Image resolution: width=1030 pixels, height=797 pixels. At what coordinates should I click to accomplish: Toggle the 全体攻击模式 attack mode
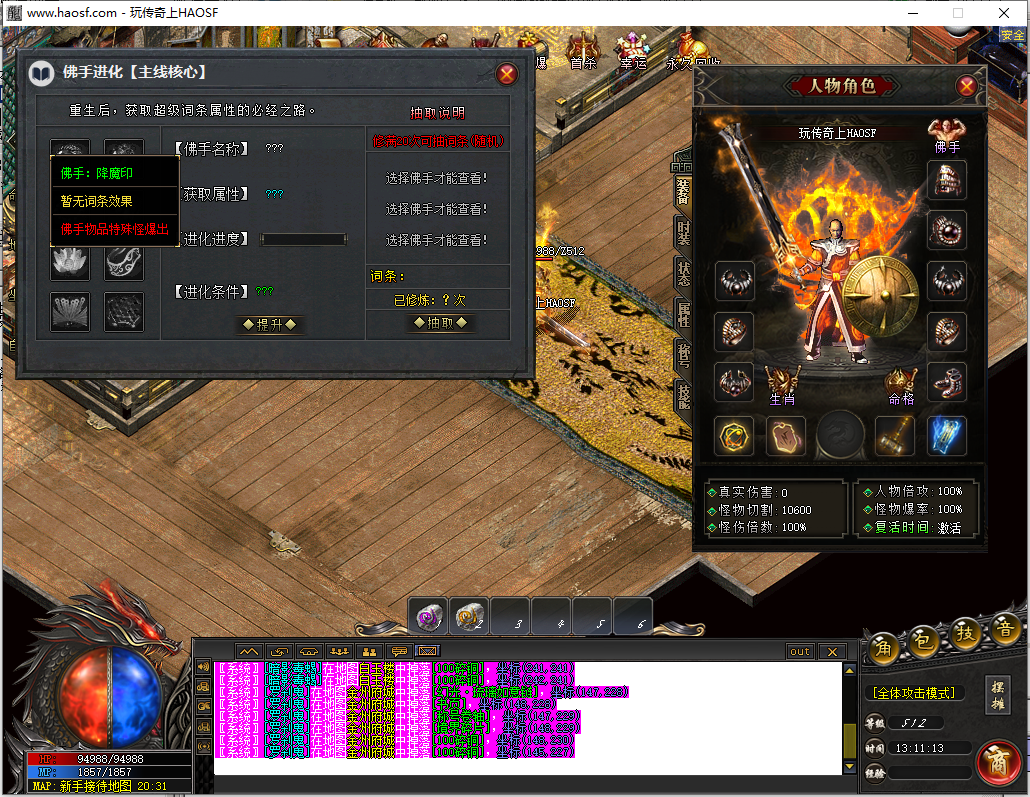coord(913,692)
